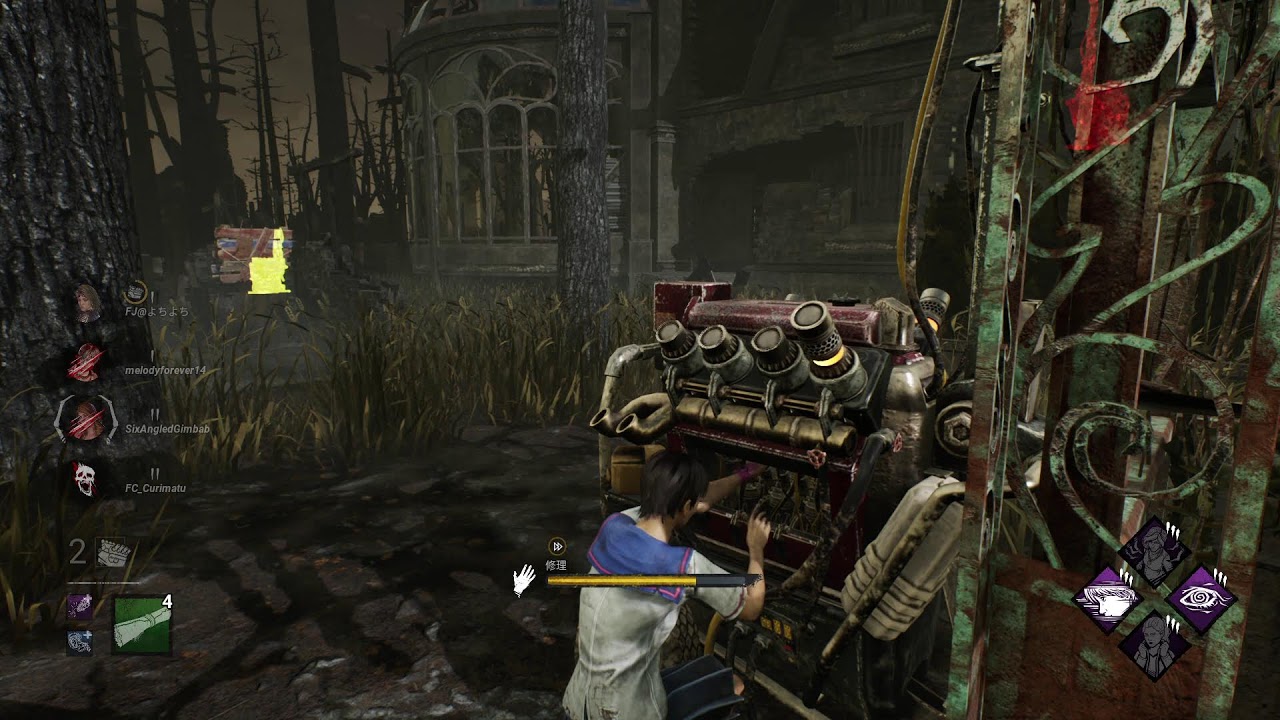1280x720 pixels.
Task: Click the toolbox icon beside FJ@よちよち
Action: (136, 292)
